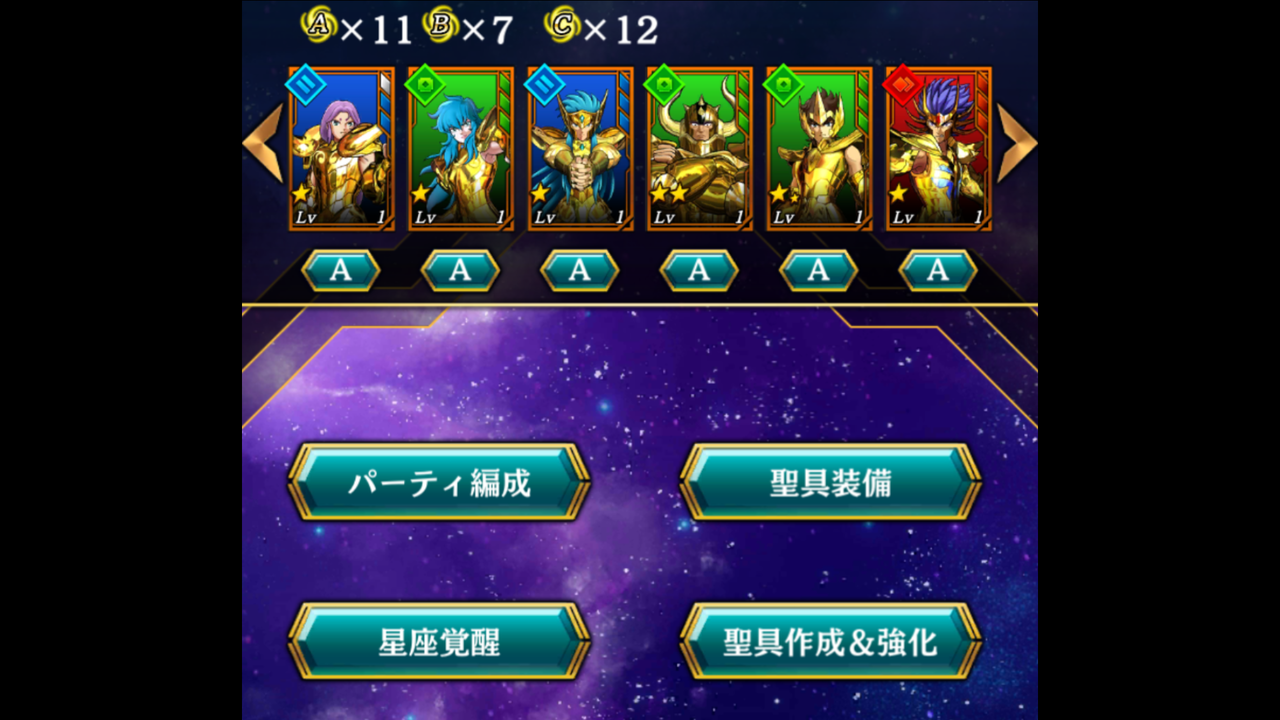
Task: Select the purple-haired first character card
Action: (340, 148)
